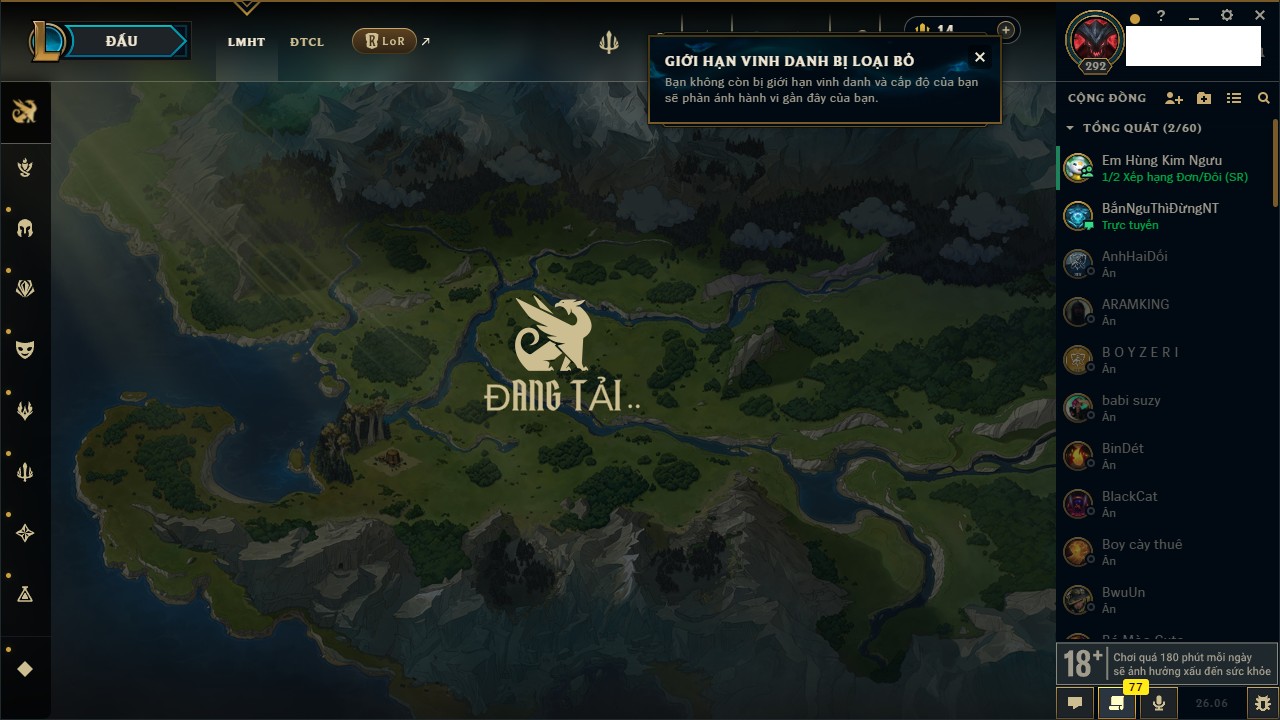Open the chat speech bubble button
The height and width of the screenshot is (720, 1280).
[x=1075, y=703]
